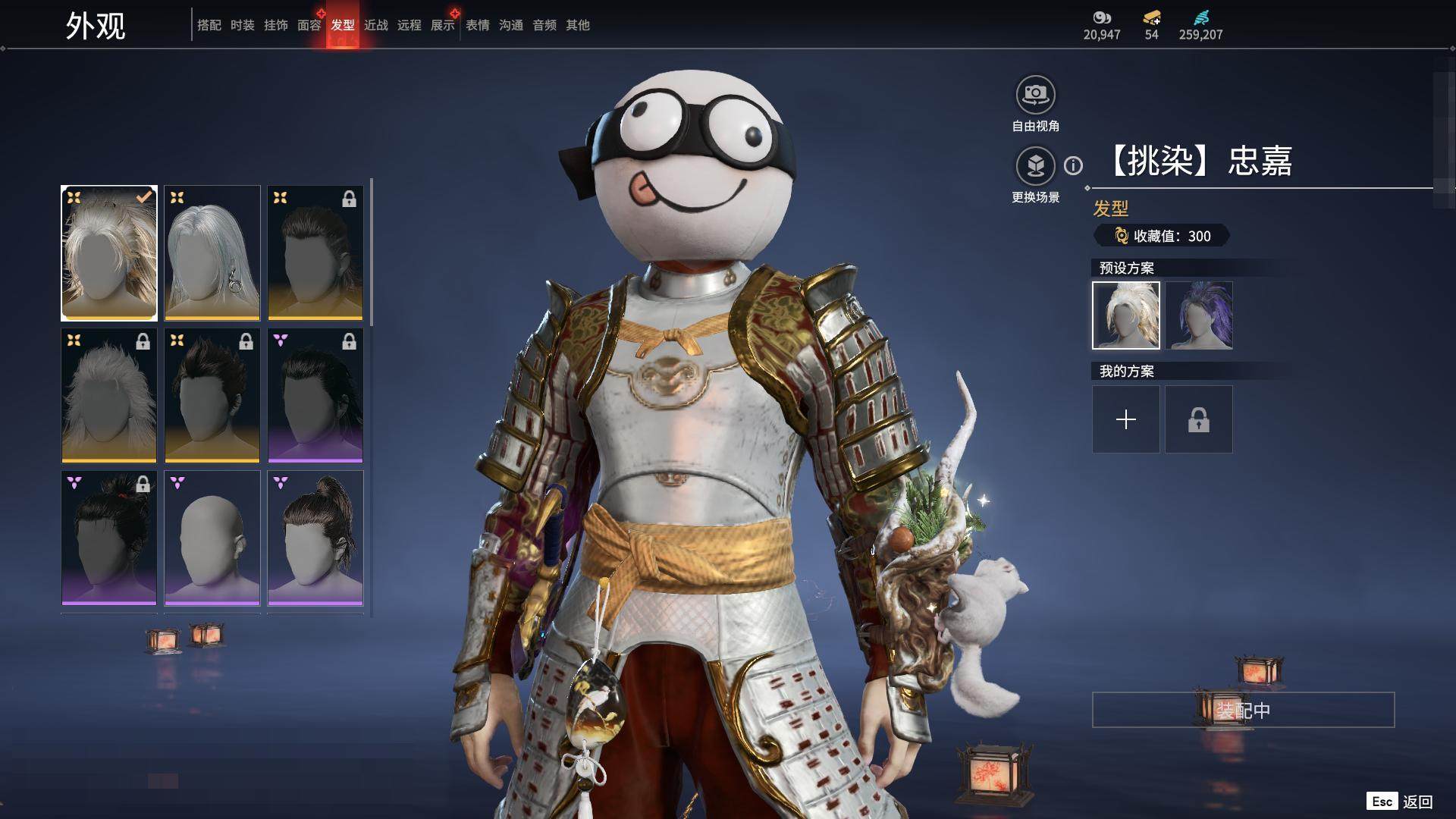Screen dimensions: 1456x819
Task: Switch to the 其他 tab
Action: point(577,25)
